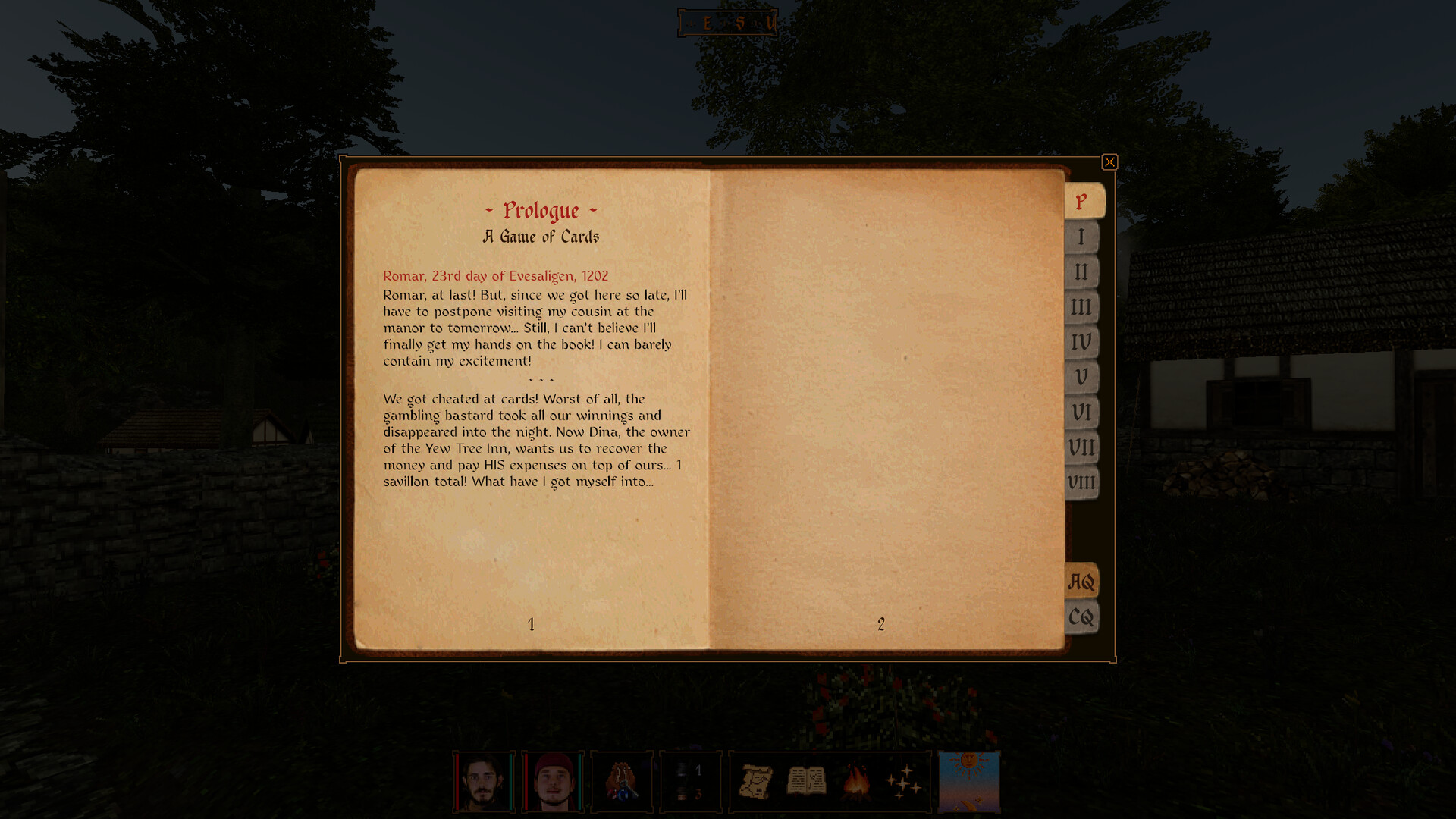Click the compass direction banner at top
The width and height of the screenshot is (1456, 819).
[x=726, y=22]
